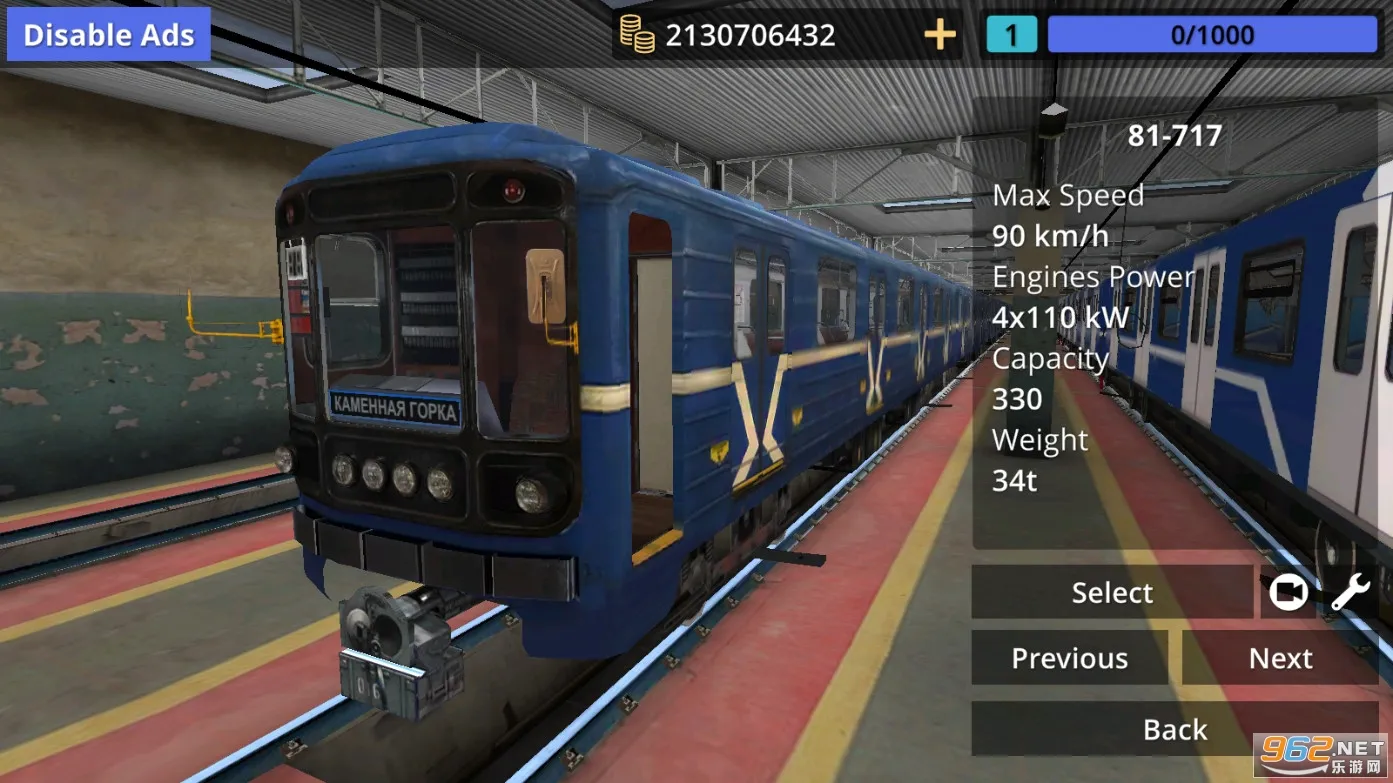Go to the Previous train
The width and height of the screenshot is (1393, 783).
click(1069, 658)
